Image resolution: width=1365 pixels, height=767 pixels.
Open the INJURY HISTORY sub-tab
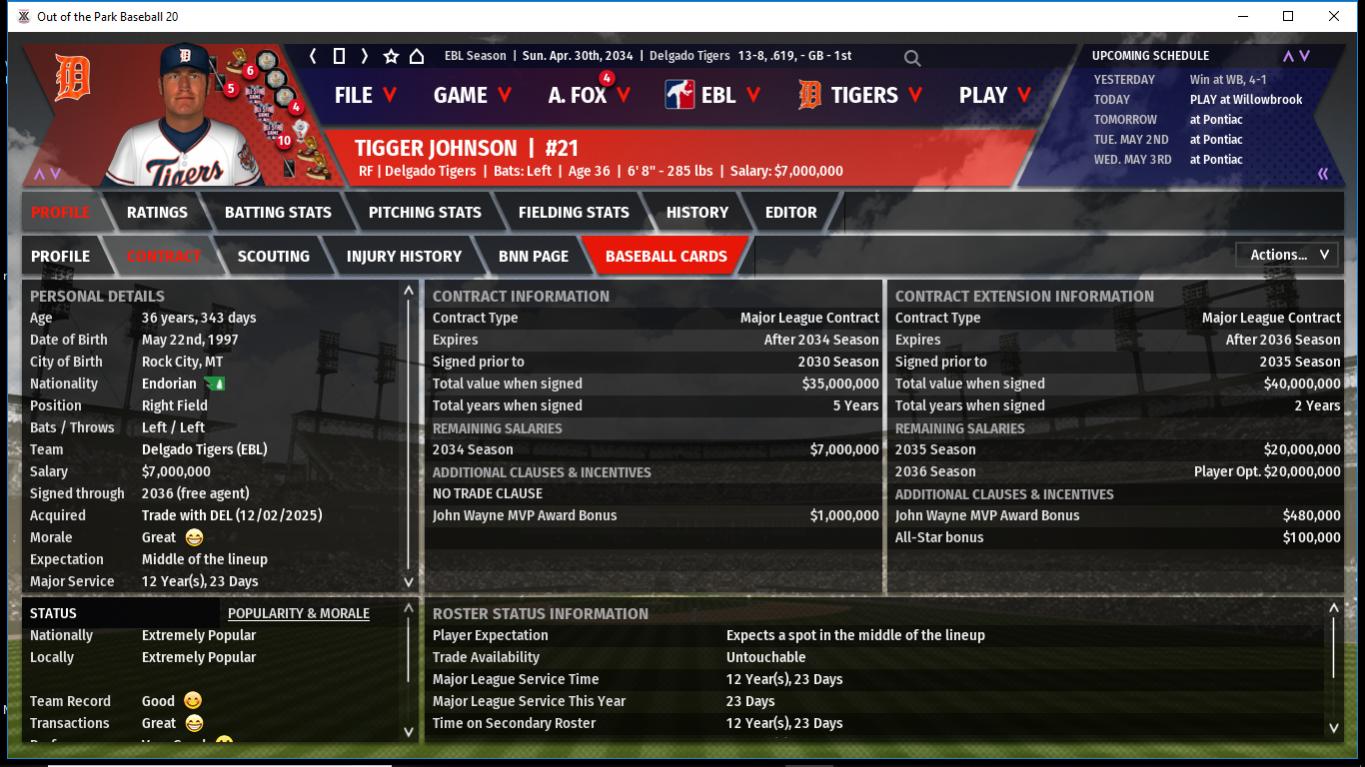404,256
